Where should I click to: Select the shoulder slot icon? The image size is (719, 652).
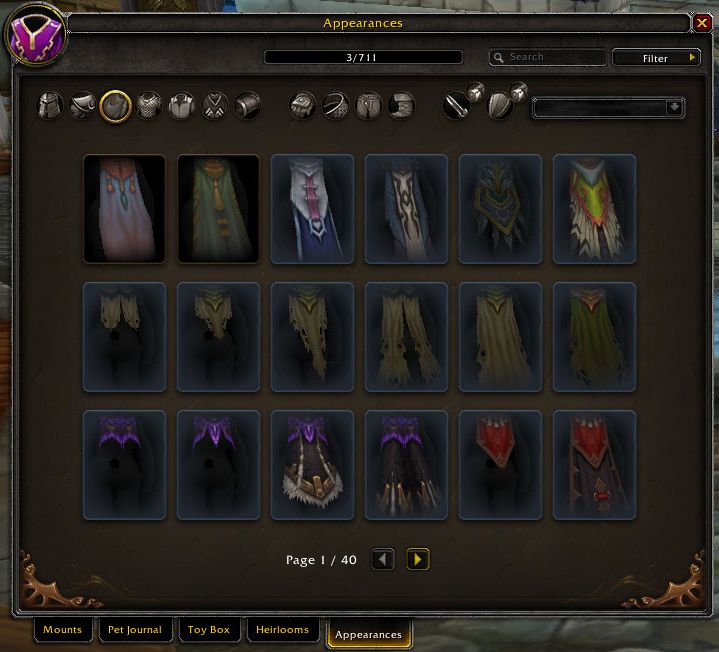click(84, 105)
